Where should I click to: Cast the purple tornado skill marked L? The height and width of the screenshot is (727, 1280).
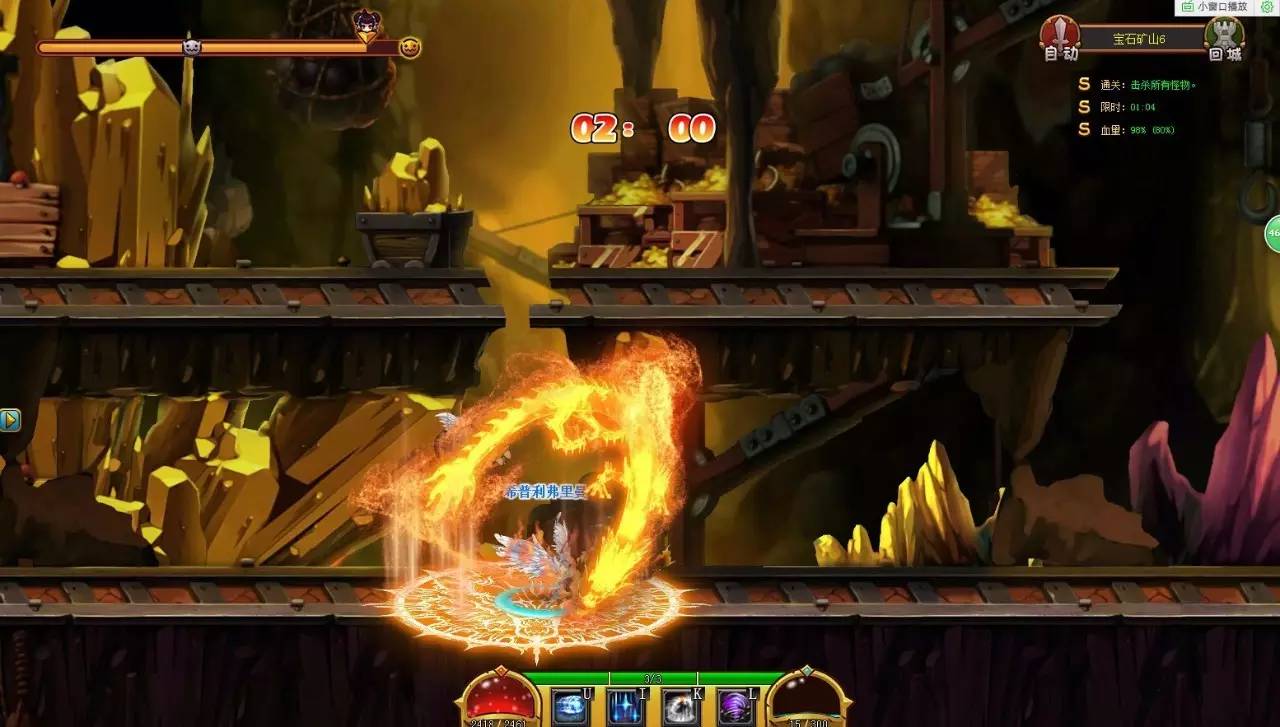tap(736, 707)
